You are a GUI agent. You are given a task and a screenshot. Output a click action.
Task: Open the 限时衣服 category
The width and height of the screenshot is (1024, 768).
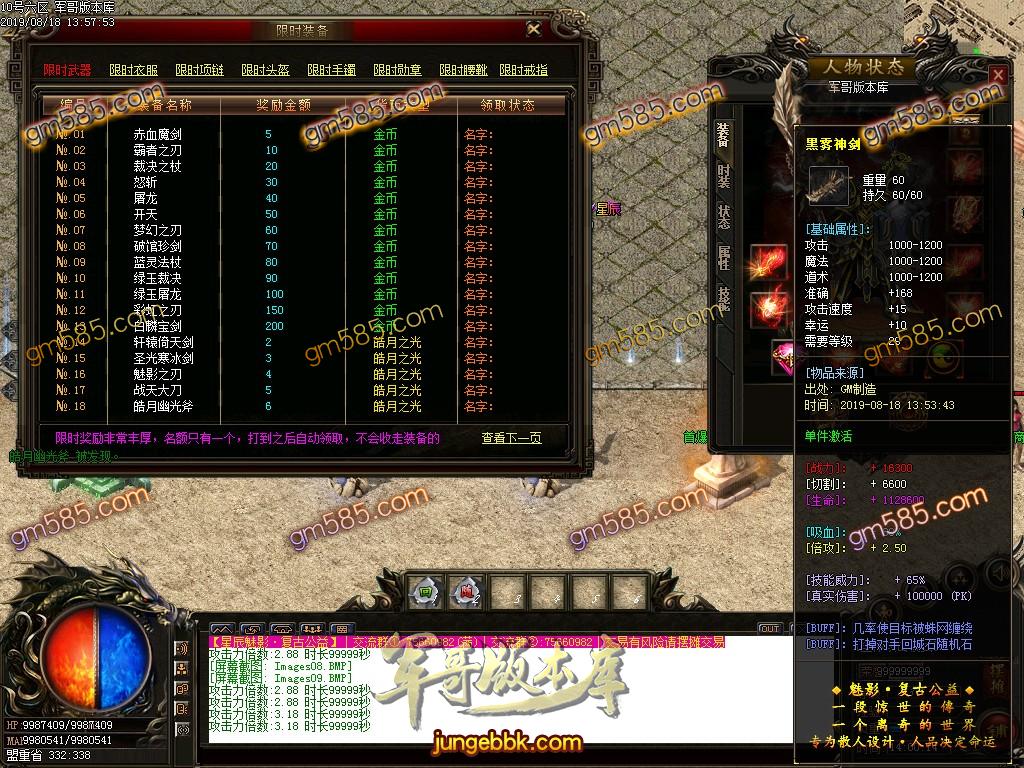tap(133, 70)
